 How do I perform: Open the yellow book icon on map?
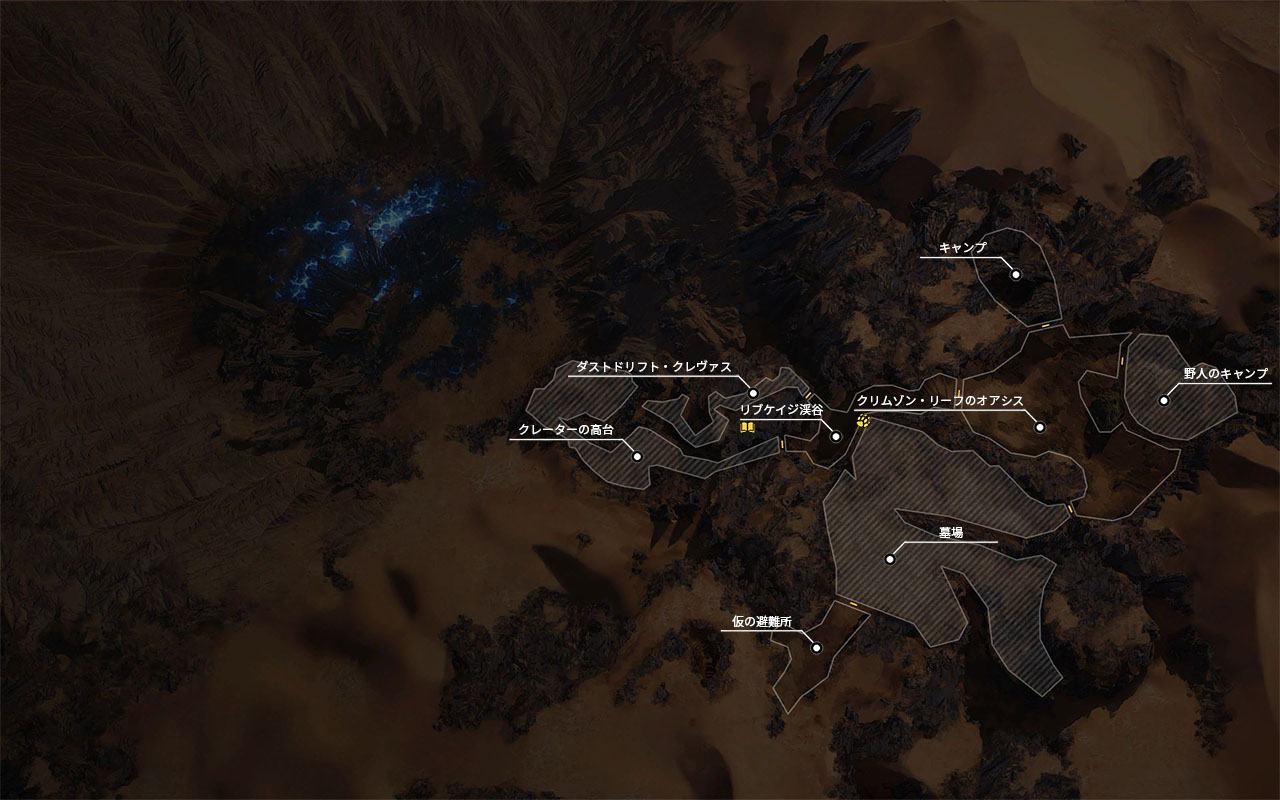pyautogui.click(x=747, y=427)
